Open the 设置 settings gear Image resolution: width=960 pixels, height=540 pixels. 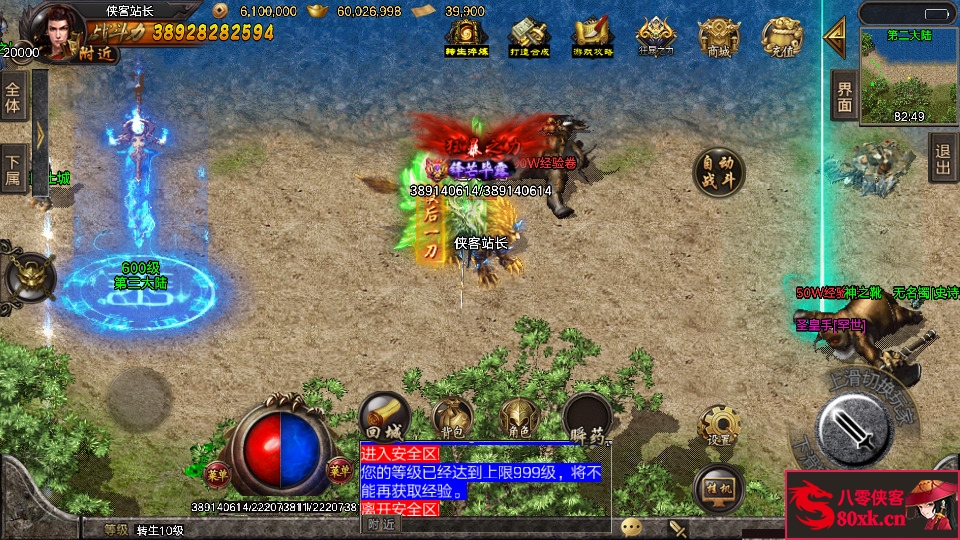click(x=719, y=427)
